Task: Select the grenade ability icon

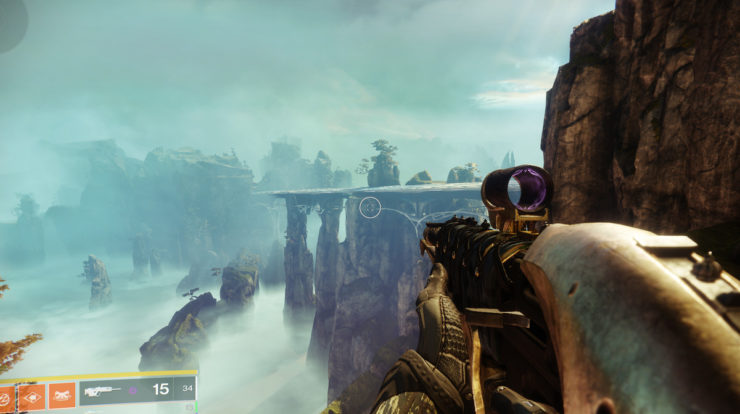Action: (x=5, y=396)
